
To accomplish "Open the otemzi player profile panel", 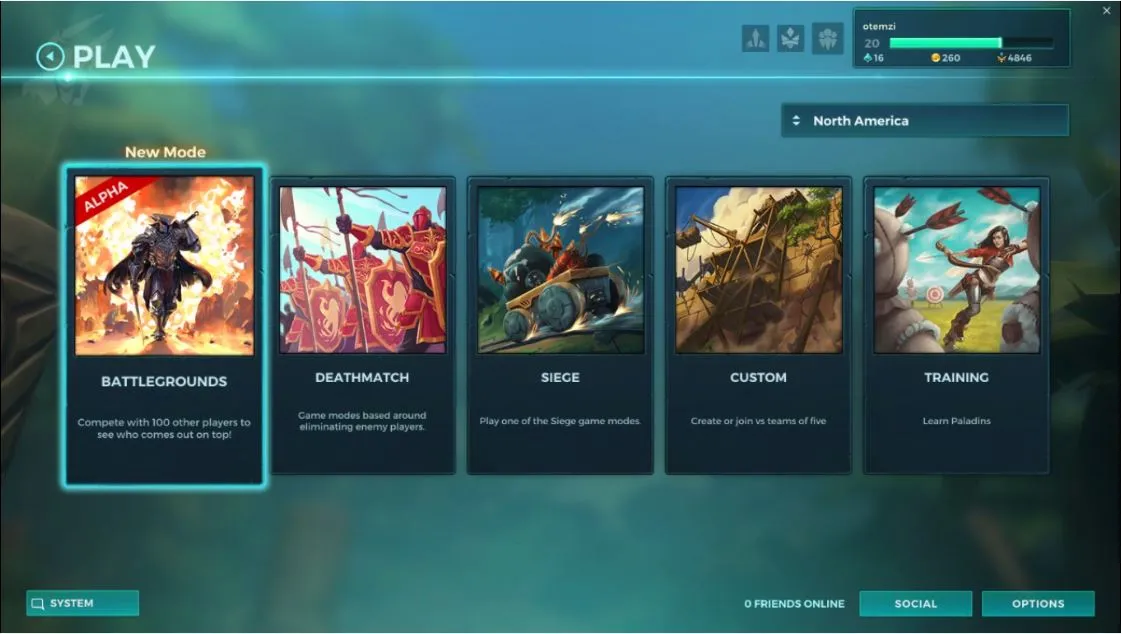I will coord(960,39).
